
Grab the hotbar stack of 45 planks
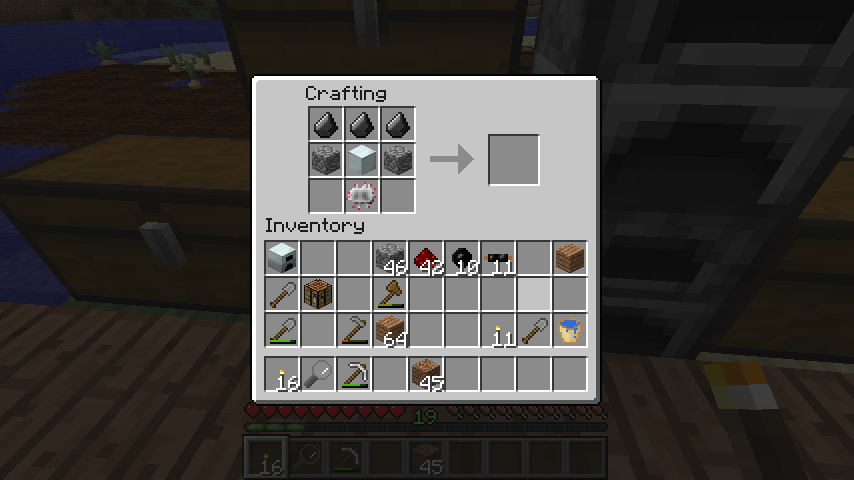point(426,374)
